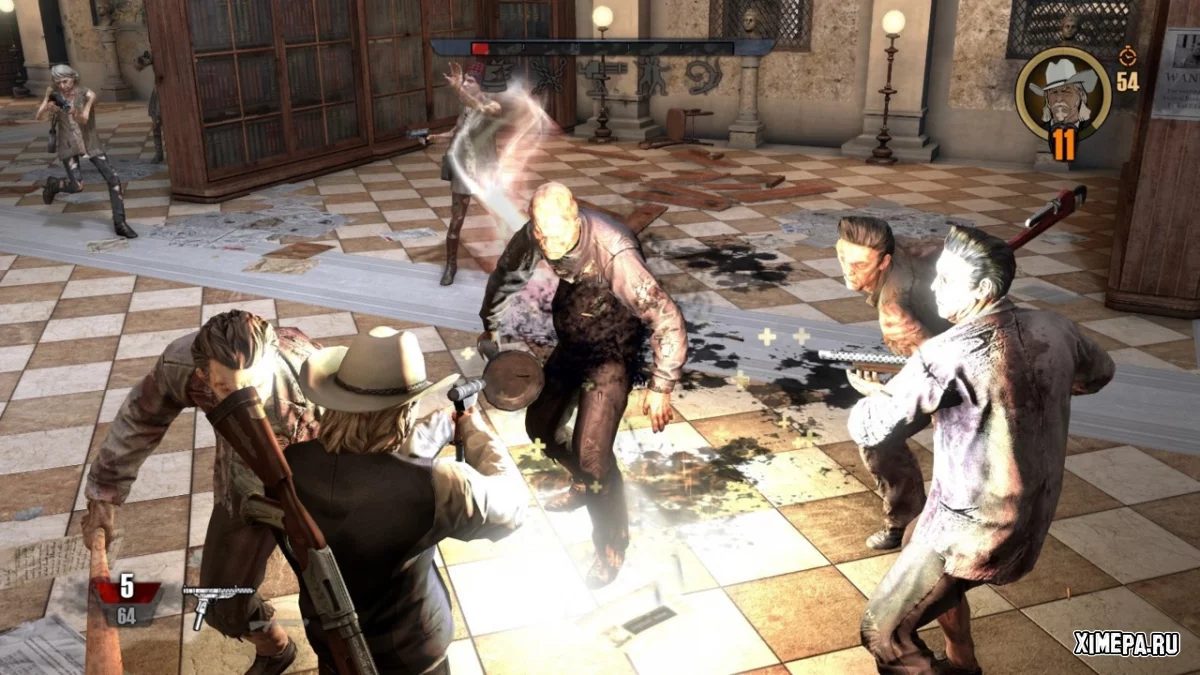Click the cowboy character portrait
Viewport: 1200px width, 675px height.
1062,92
